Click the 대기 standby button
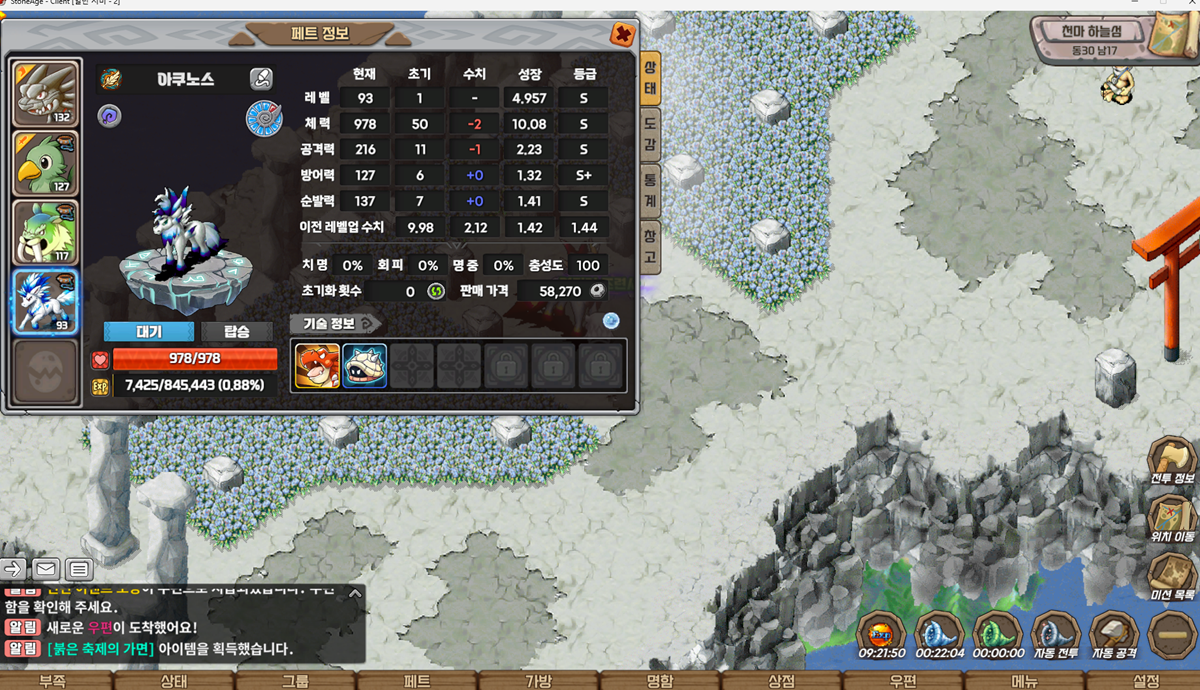The height and width of the screenshot is (690, 1200). click(x=149, y=332)
